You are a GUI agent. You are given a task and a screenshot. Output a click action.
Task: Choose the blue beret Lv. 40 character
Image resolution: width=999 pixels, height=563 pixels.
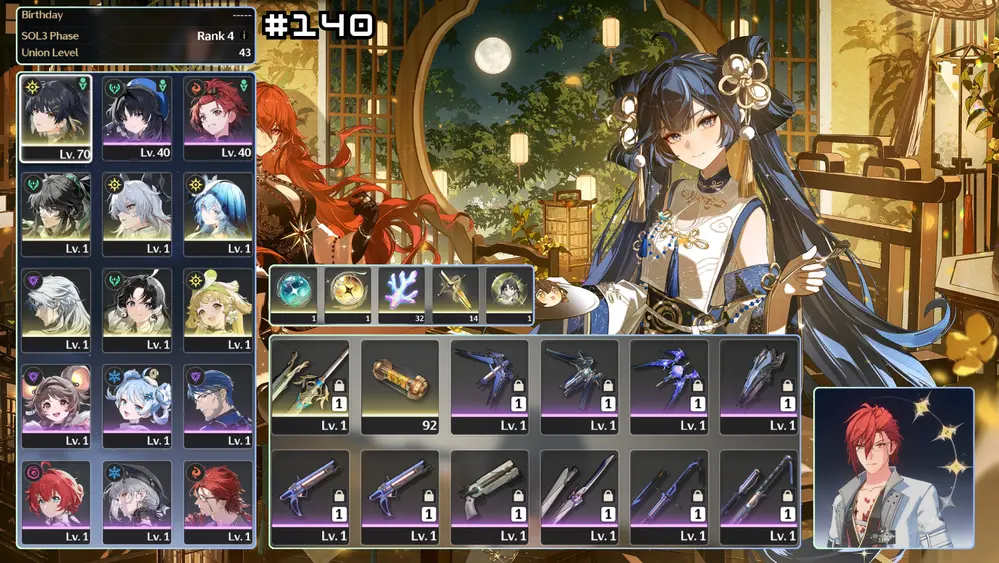pyautogui.click(x=137, y=118)
